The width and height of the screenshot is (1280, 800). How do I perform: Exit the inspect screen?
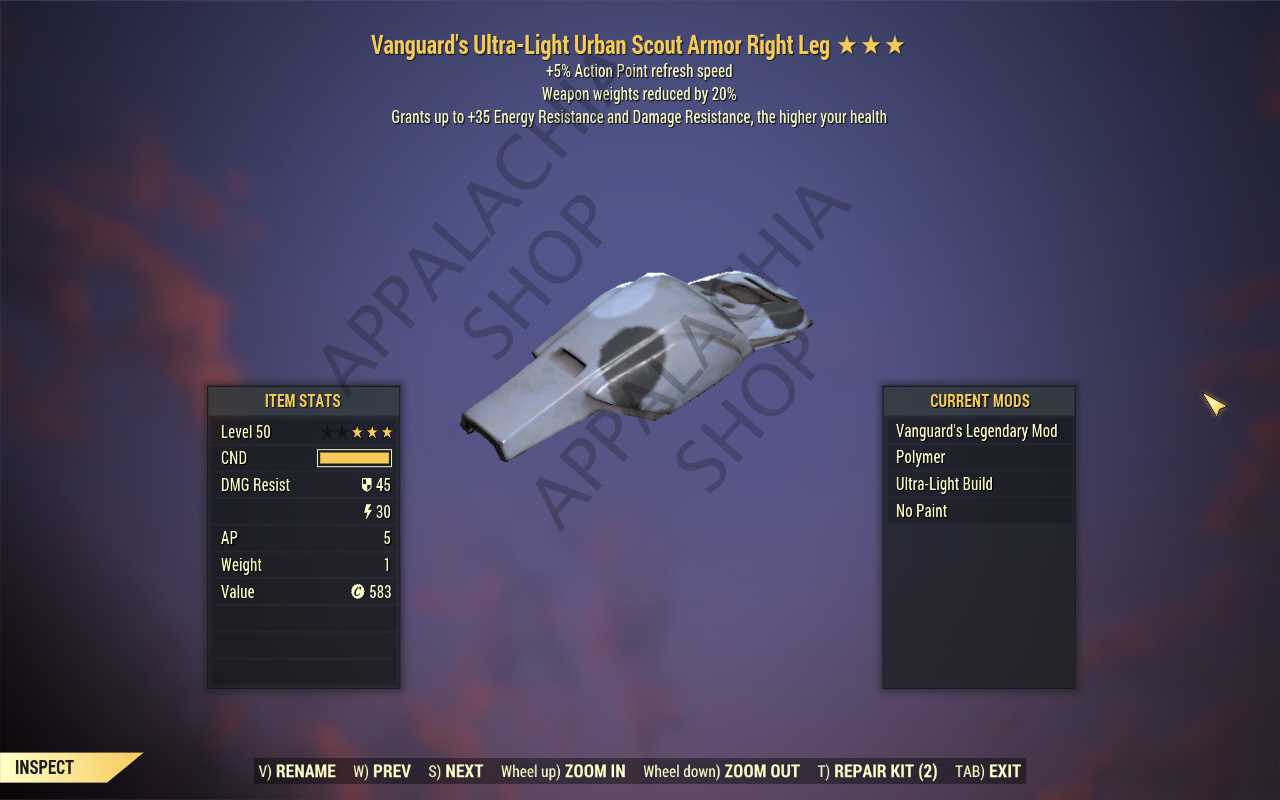tap(988, 771)
